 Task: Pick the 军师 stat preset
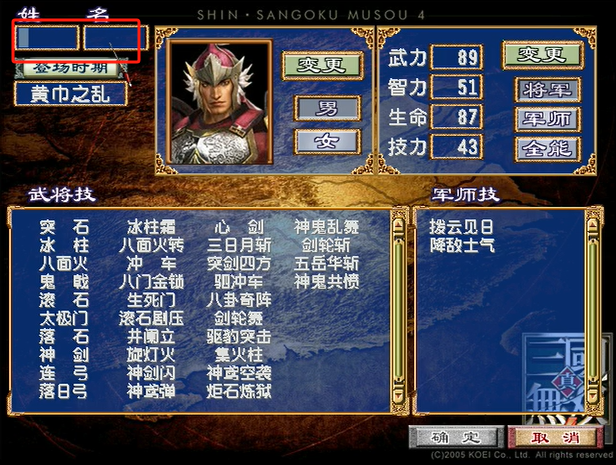point(547,119)
